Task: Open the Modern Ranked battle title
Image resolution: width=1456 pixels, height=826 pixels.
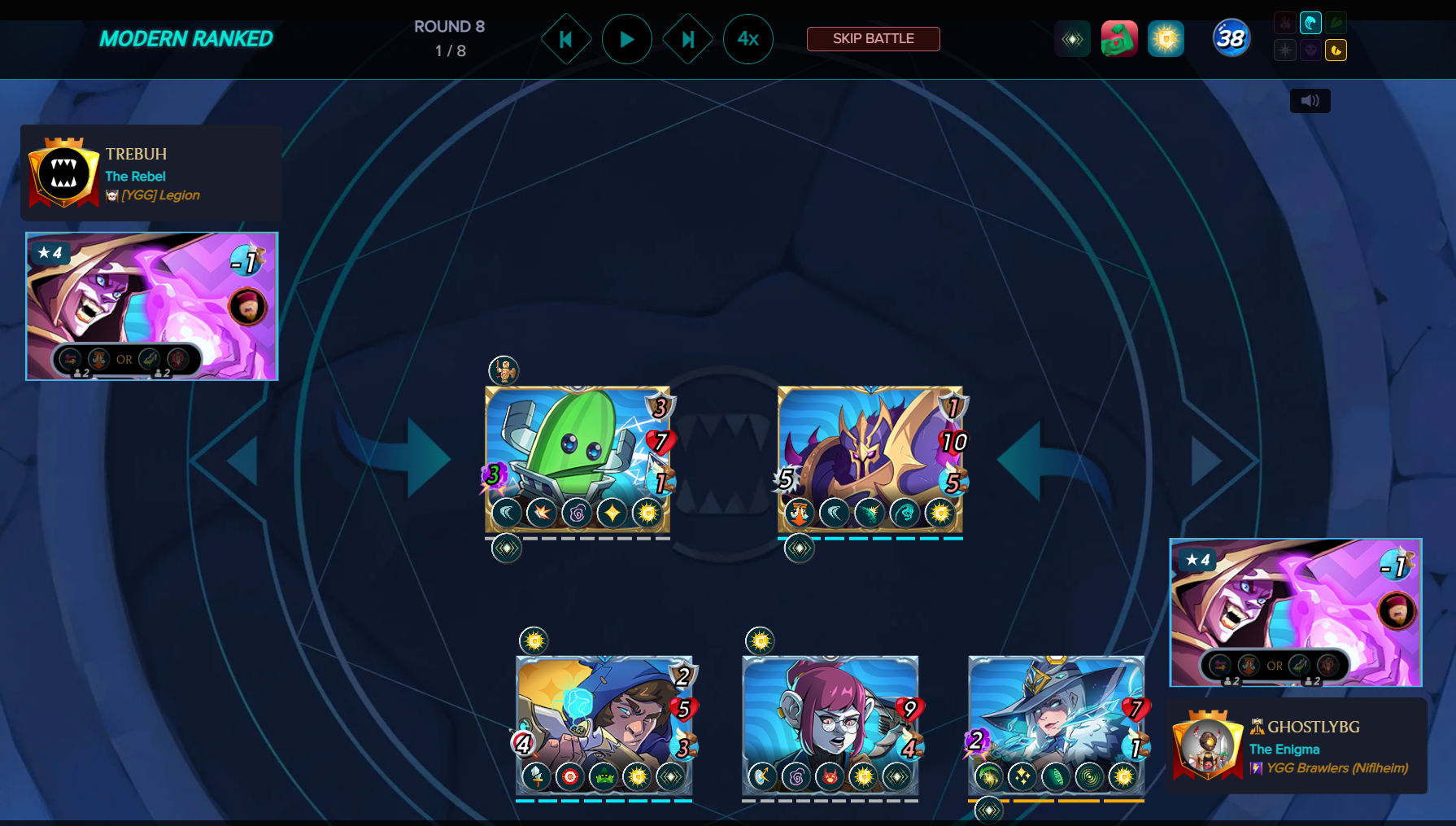Action: [186, 39]
